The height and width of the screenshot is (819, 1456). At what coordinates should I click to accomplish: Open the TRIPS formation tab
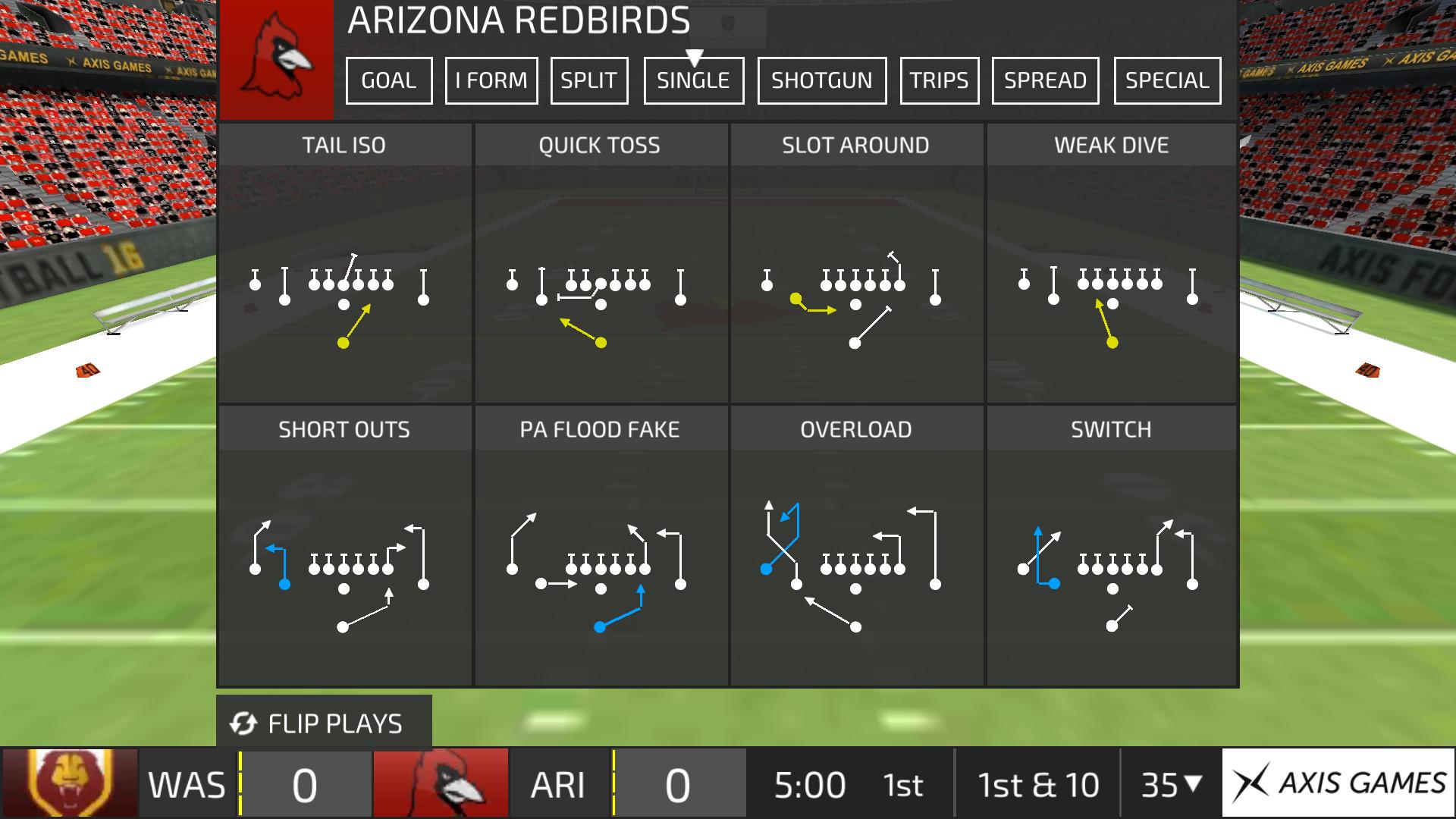pos(939,80)
